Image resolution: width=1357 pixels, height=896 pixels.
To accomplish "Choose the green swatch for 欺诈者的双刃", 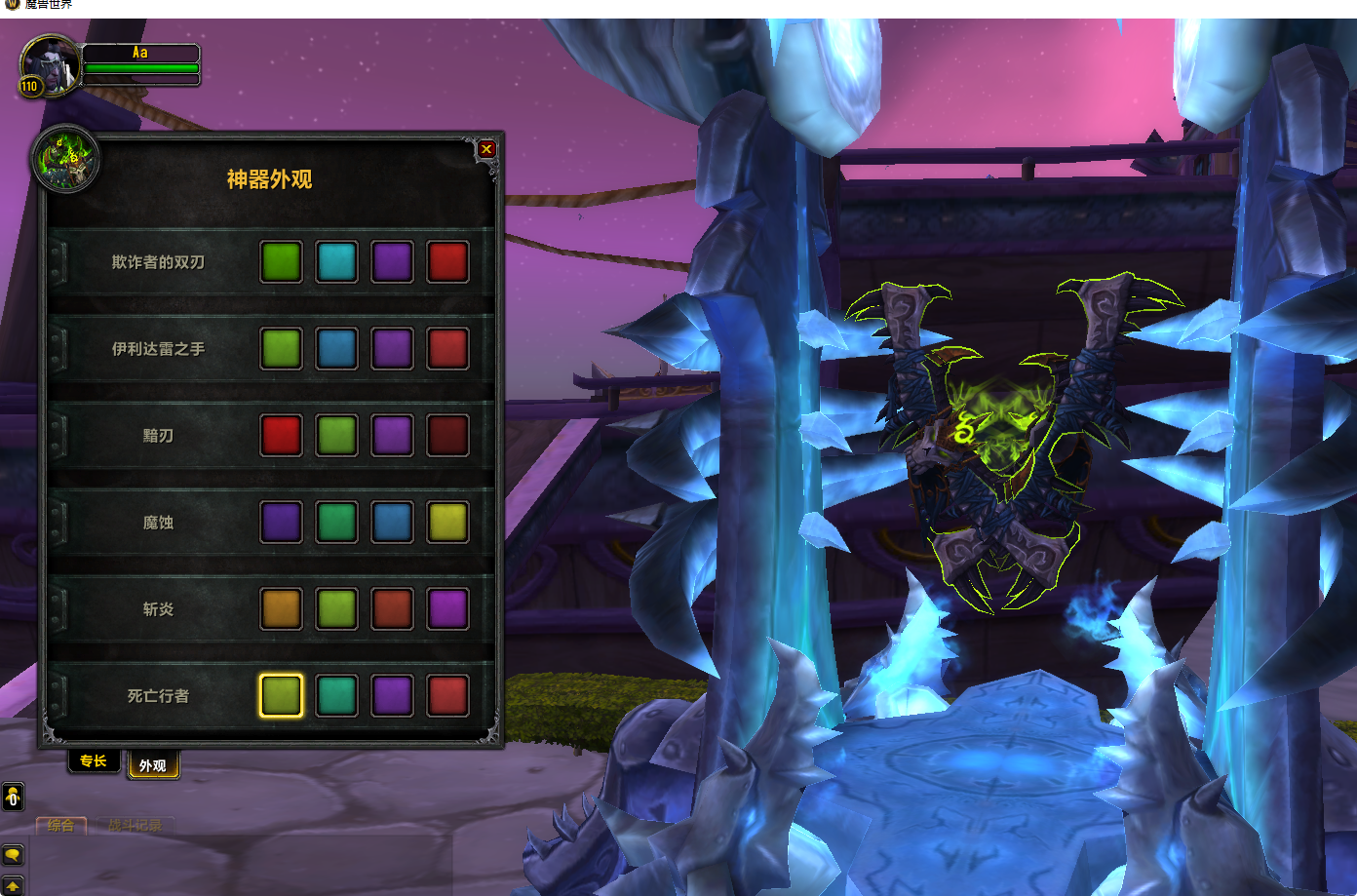I will (282, 261).
